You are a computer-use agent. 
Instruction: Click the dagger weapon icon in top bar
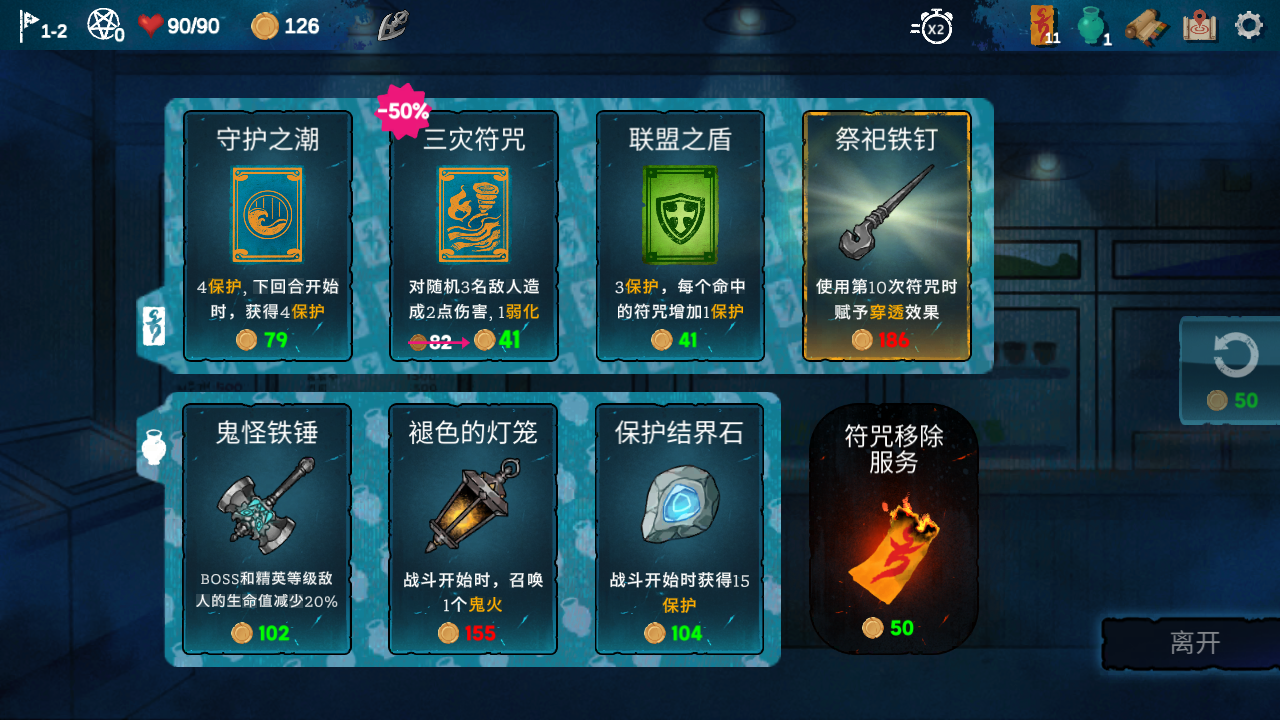[x=395, y=25]
